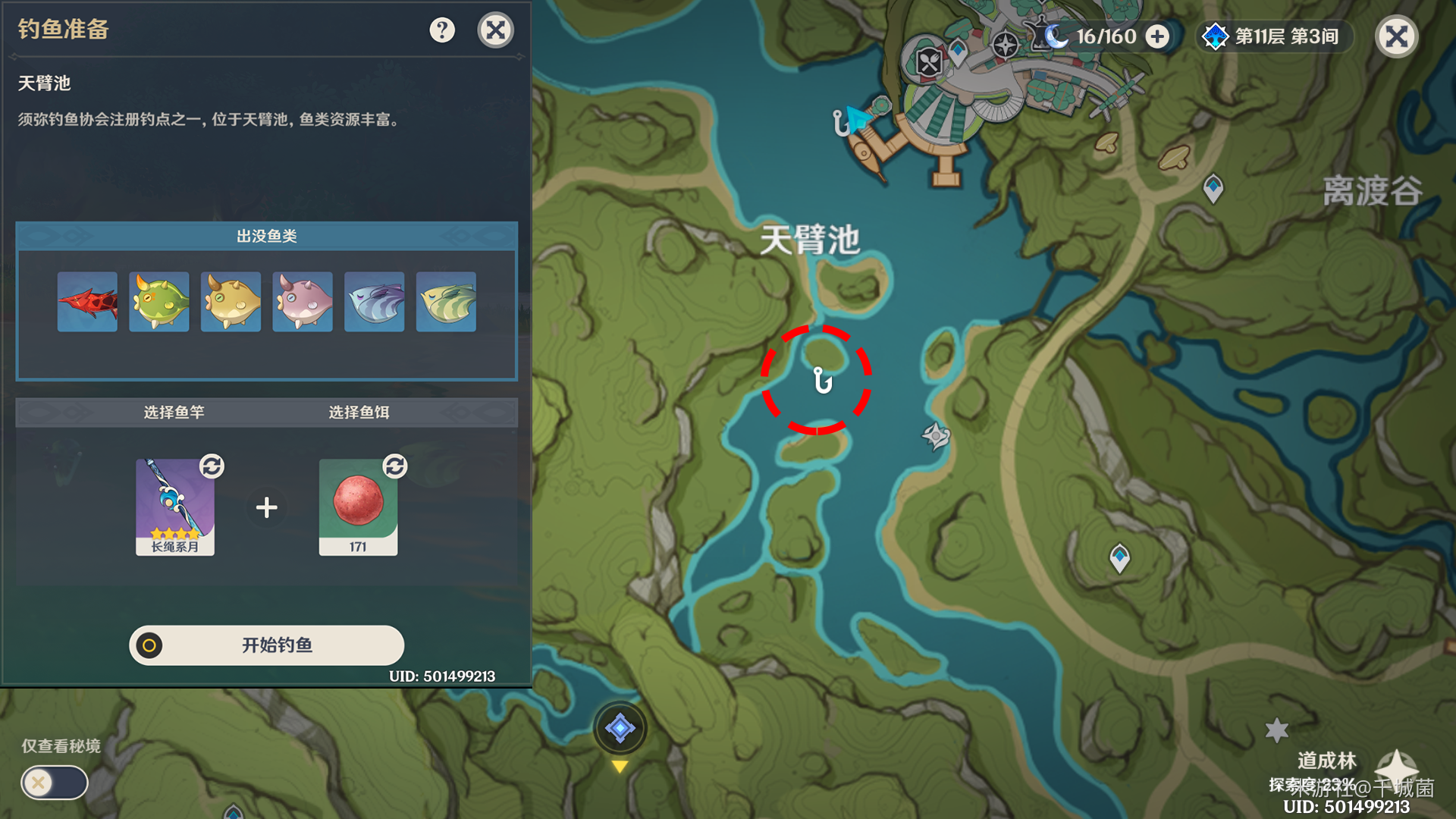Start fishing with the 开始钓鱼 button

266,645
